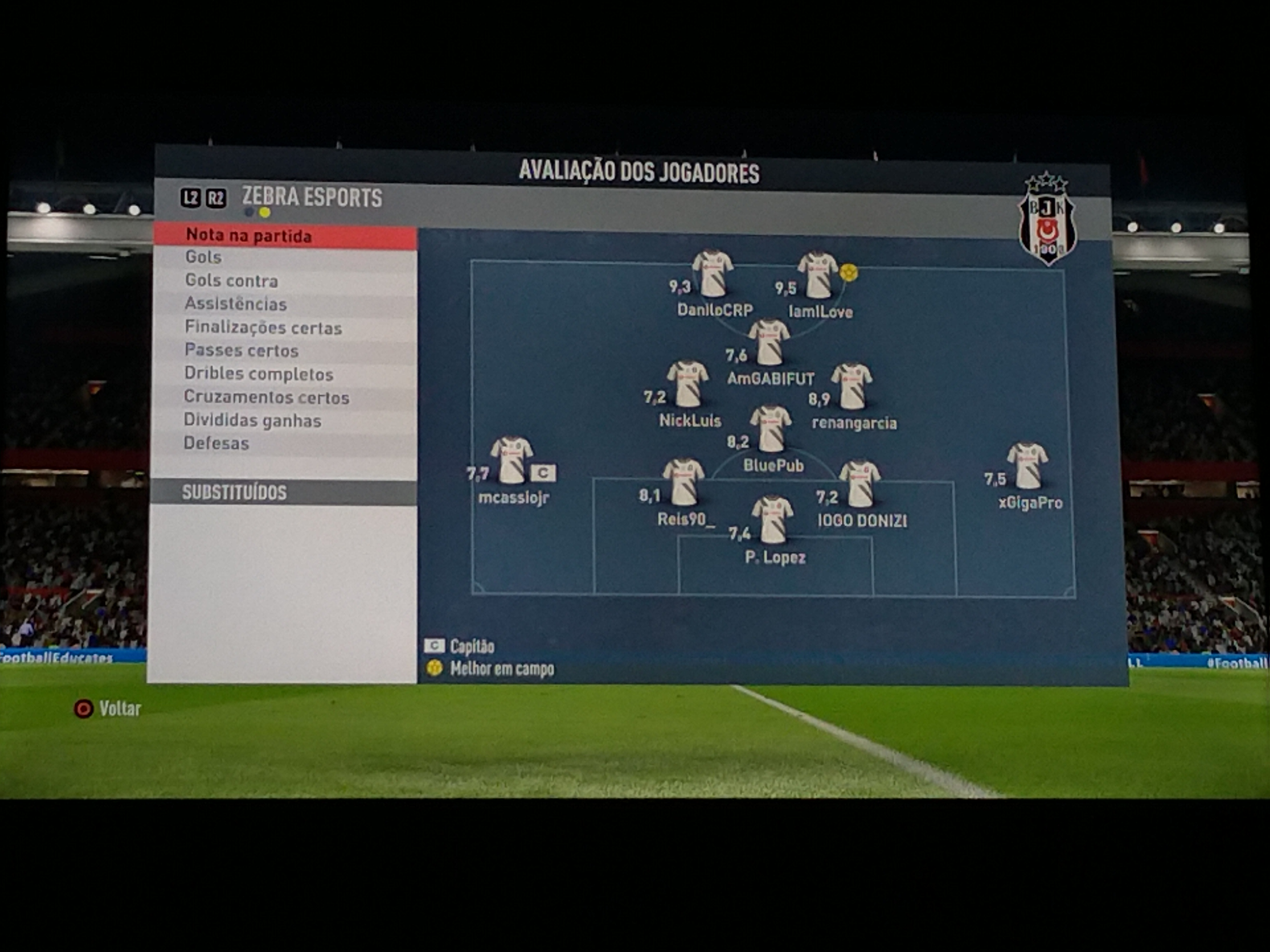This screenshot has width=1270, height=952.
Task: Choose Dribles completos from the list
Action: 285,374
